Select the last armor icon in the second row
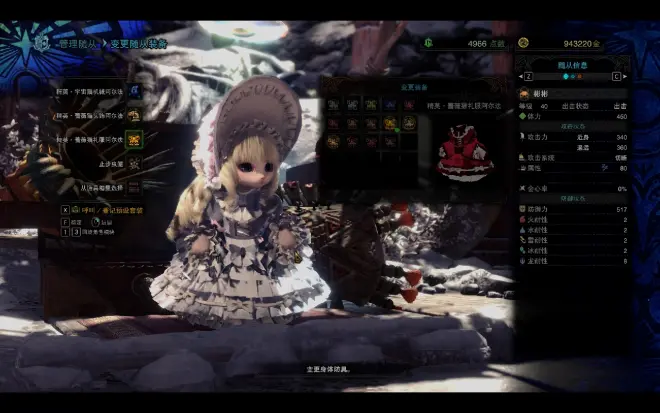Image resolution: width=660 pixels, height=413 pixels. [x=408, y=123]
